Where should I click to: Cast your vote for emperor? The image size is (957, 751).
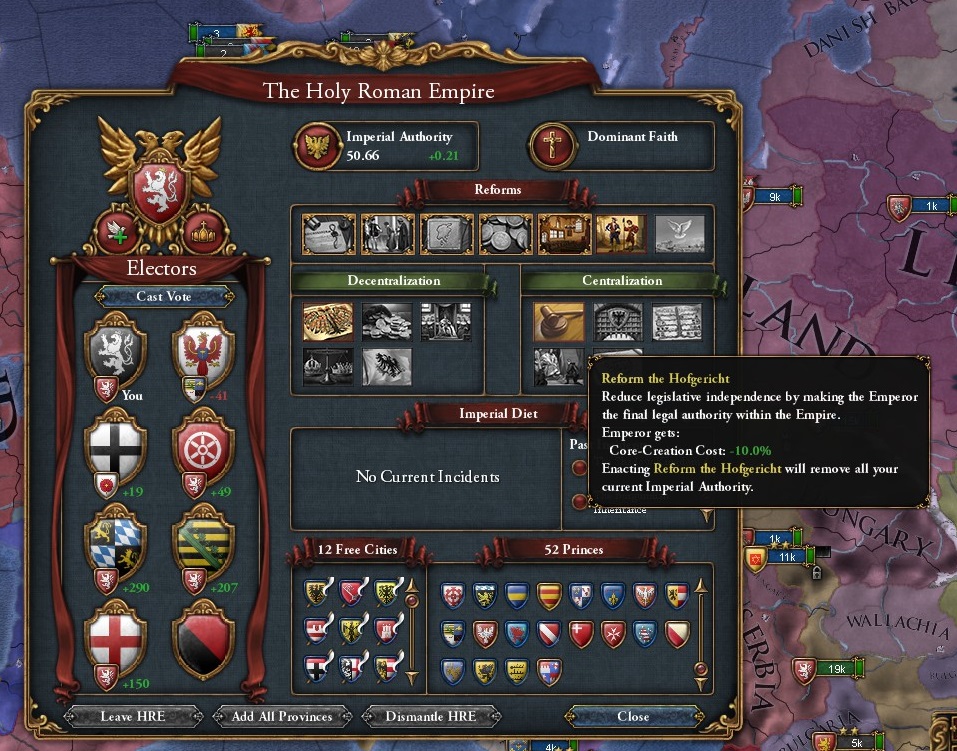[x=164, y=296]
